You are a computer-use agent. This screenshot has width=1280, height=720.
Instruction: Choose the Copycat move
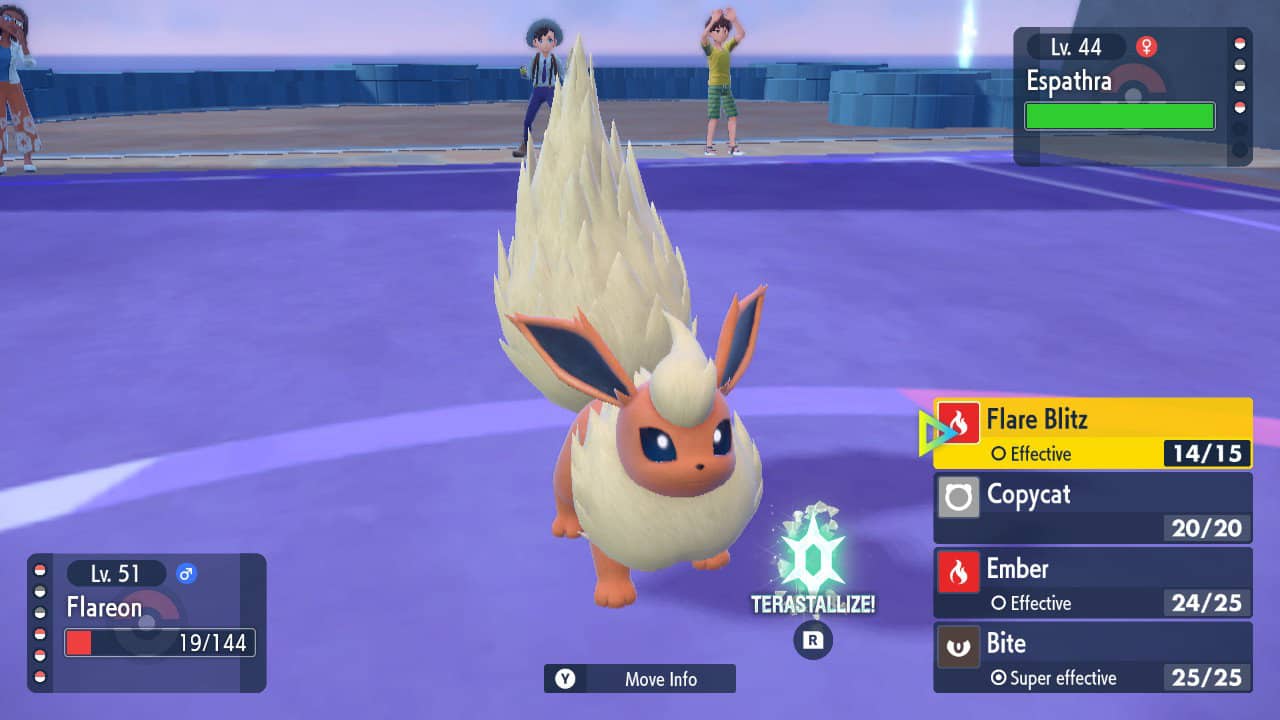1092,508
